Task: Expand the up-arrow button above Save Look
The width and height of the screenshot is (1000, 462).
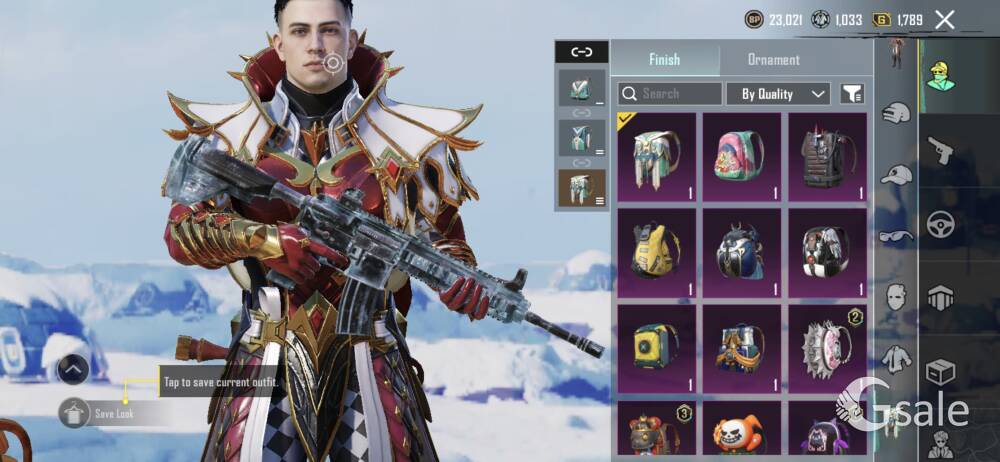Action: tap(74, 369)
